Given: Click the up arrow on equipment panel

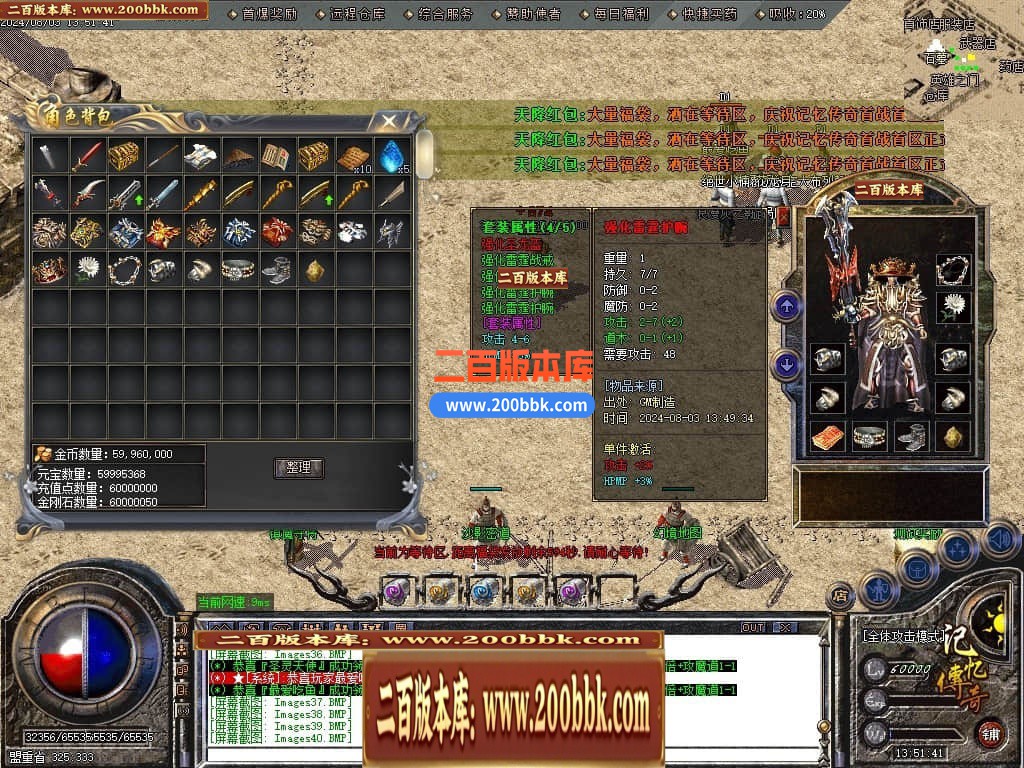Looking at the screenshot, I should 787,306.
